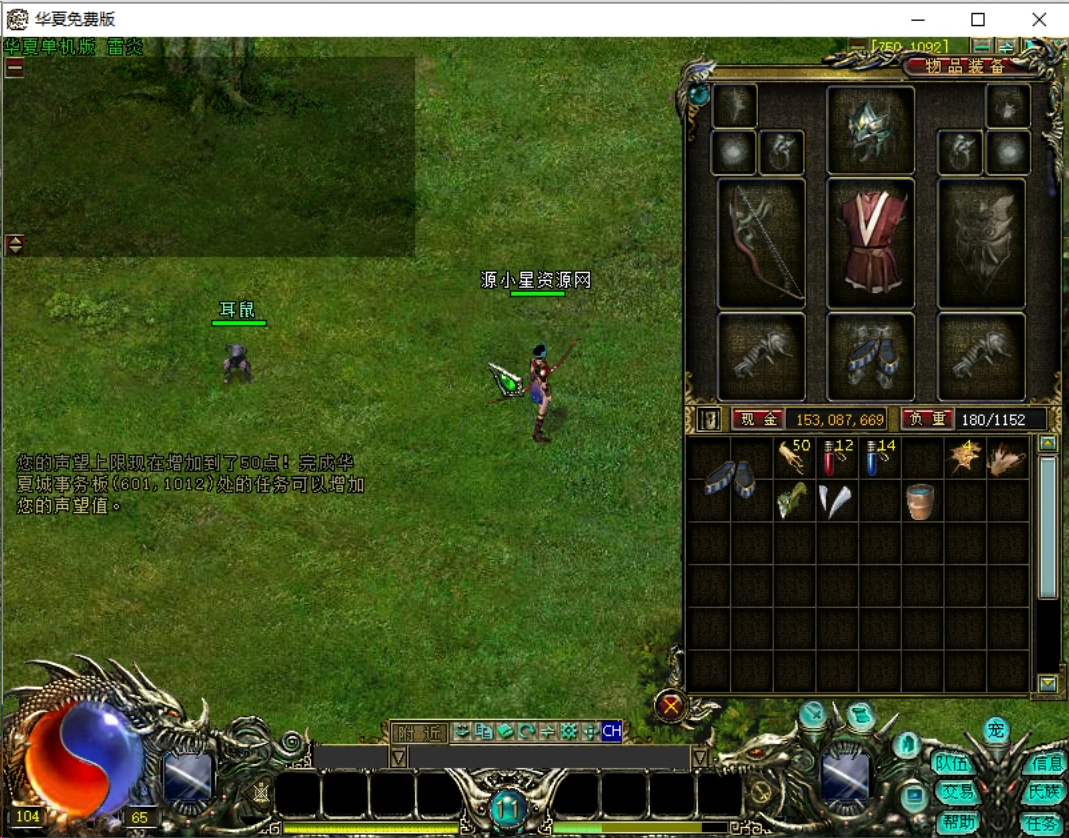Show the 信息 info panel
The image size is (1069, 838).
[1045, 763]
